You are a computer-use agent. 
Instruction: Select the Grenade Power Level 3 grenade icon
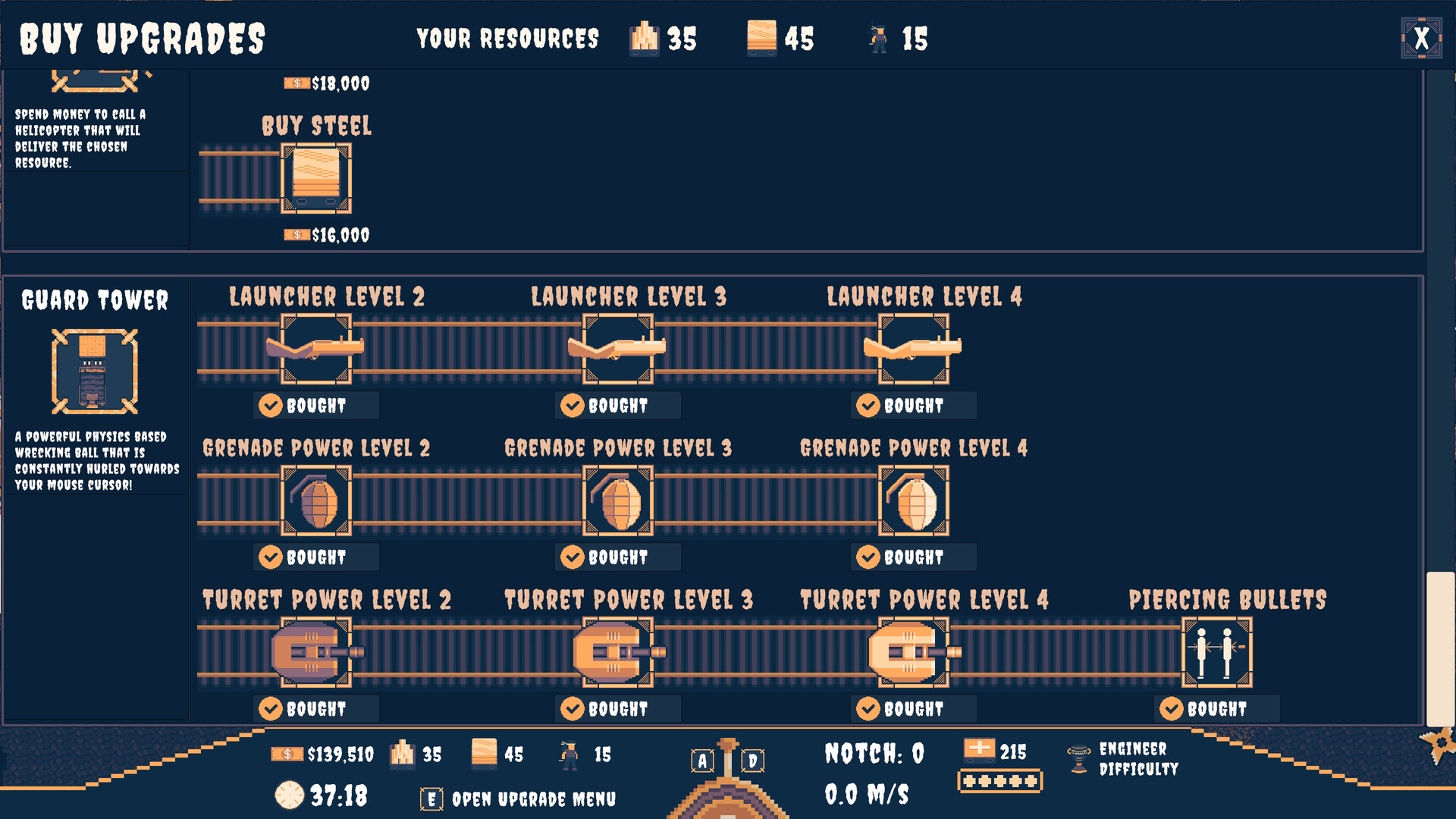[617, 500]
